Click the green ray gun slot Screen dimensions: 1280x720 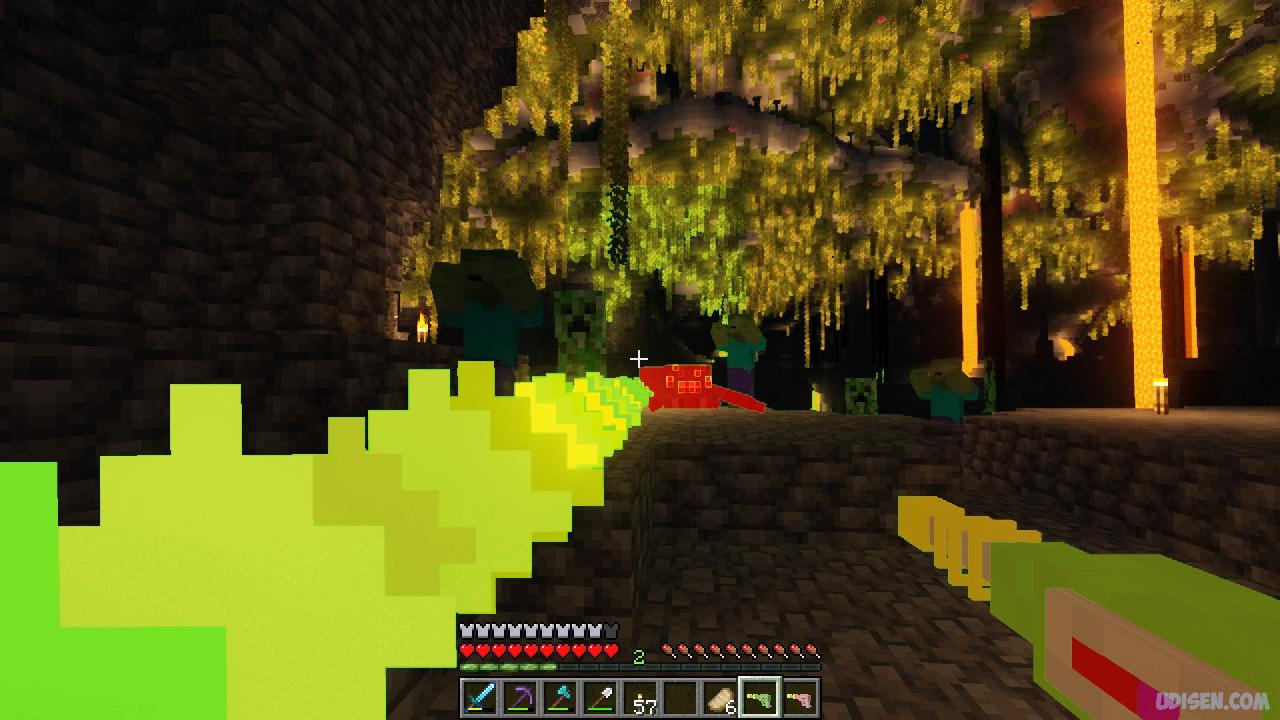(760, 697)
